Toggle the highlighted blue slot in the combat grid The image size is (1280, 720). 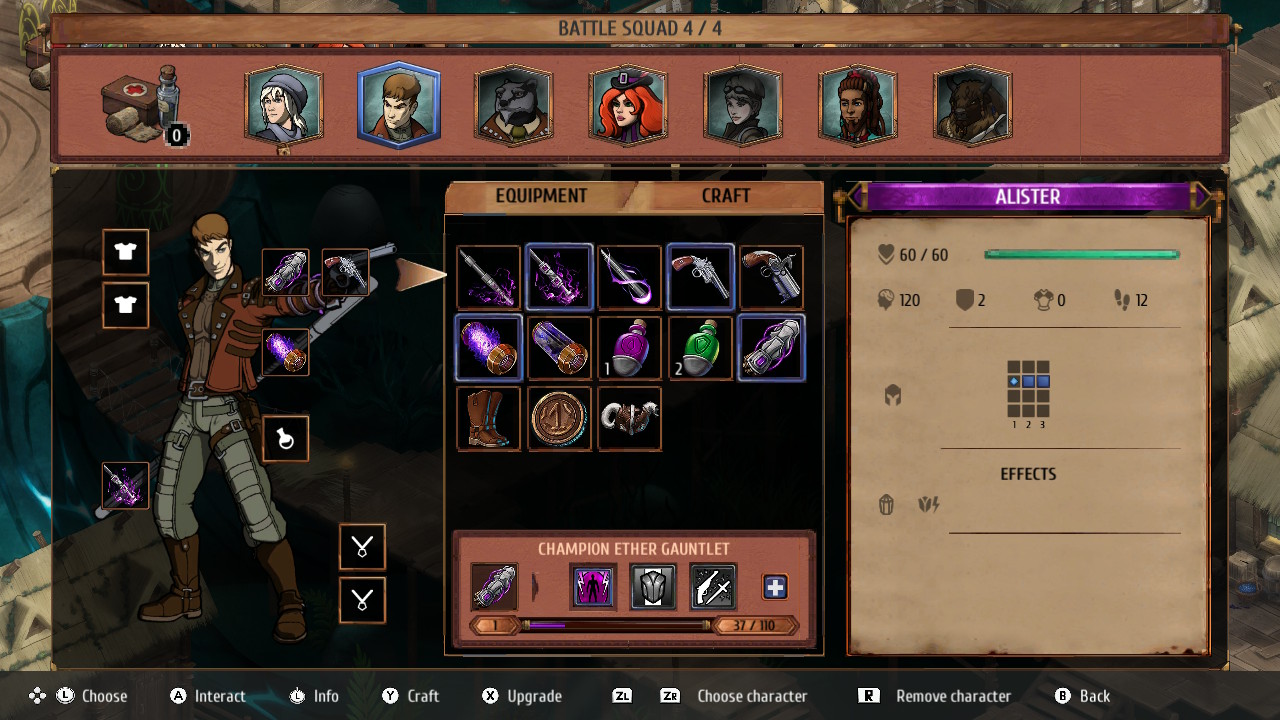(x=1028, y=381)
